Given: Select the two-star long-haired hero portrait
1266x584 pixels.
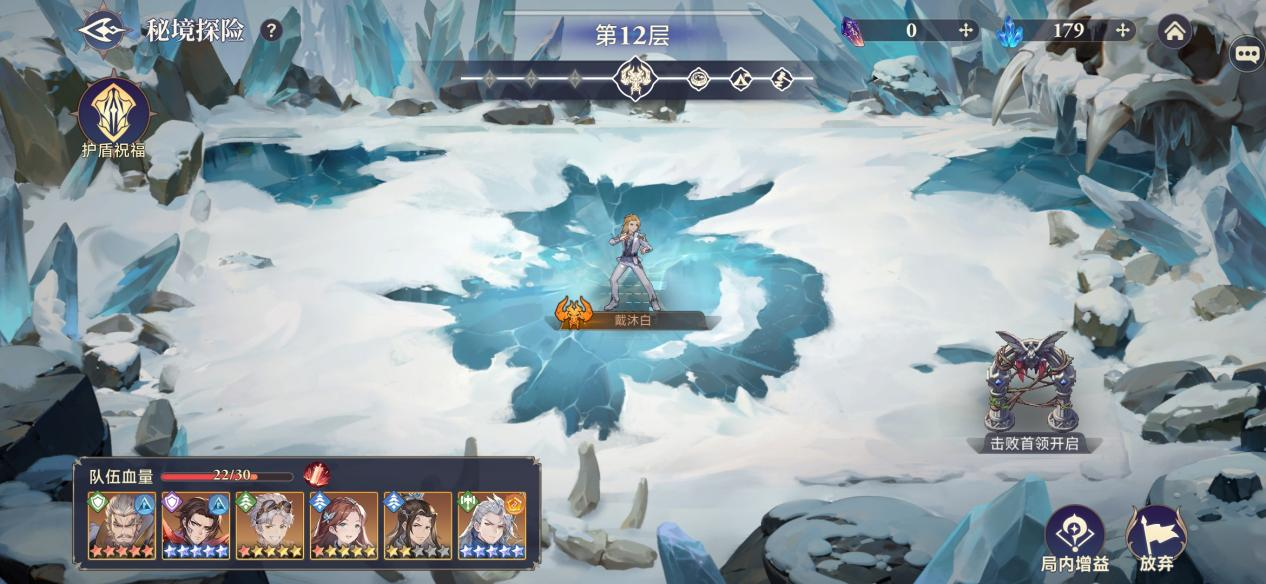Looking at the screenshot, I should tap(417, 525).
